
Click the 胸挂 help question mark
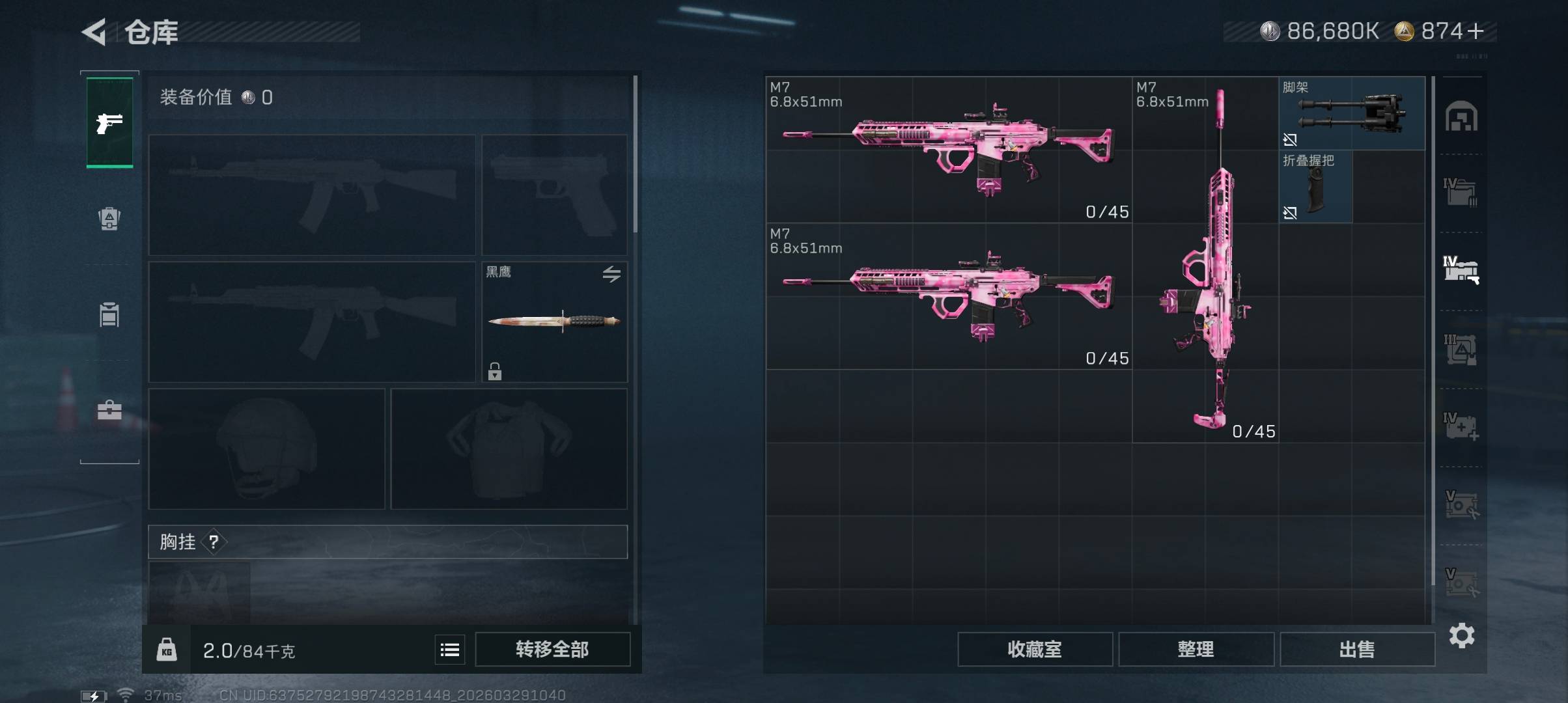coord(214,542)
